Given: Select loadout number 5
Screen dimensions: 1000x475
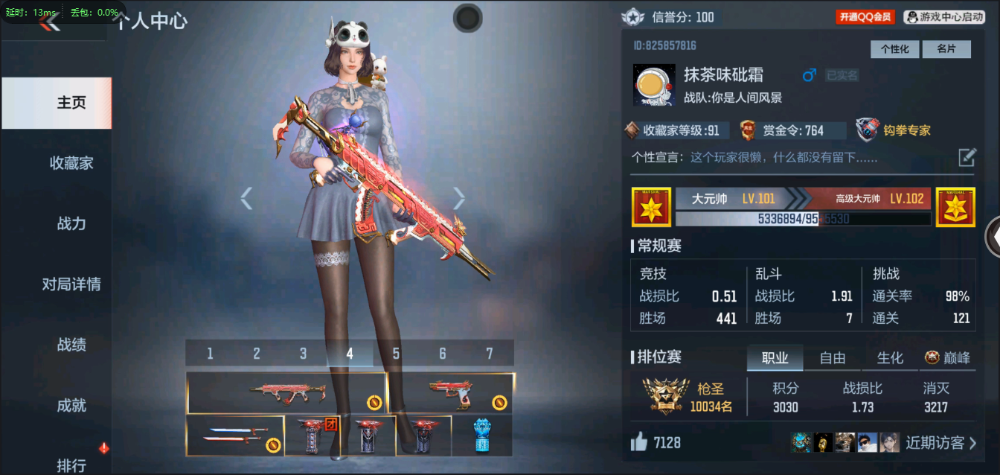Looking at the screenshot, I should coord(396,353).
